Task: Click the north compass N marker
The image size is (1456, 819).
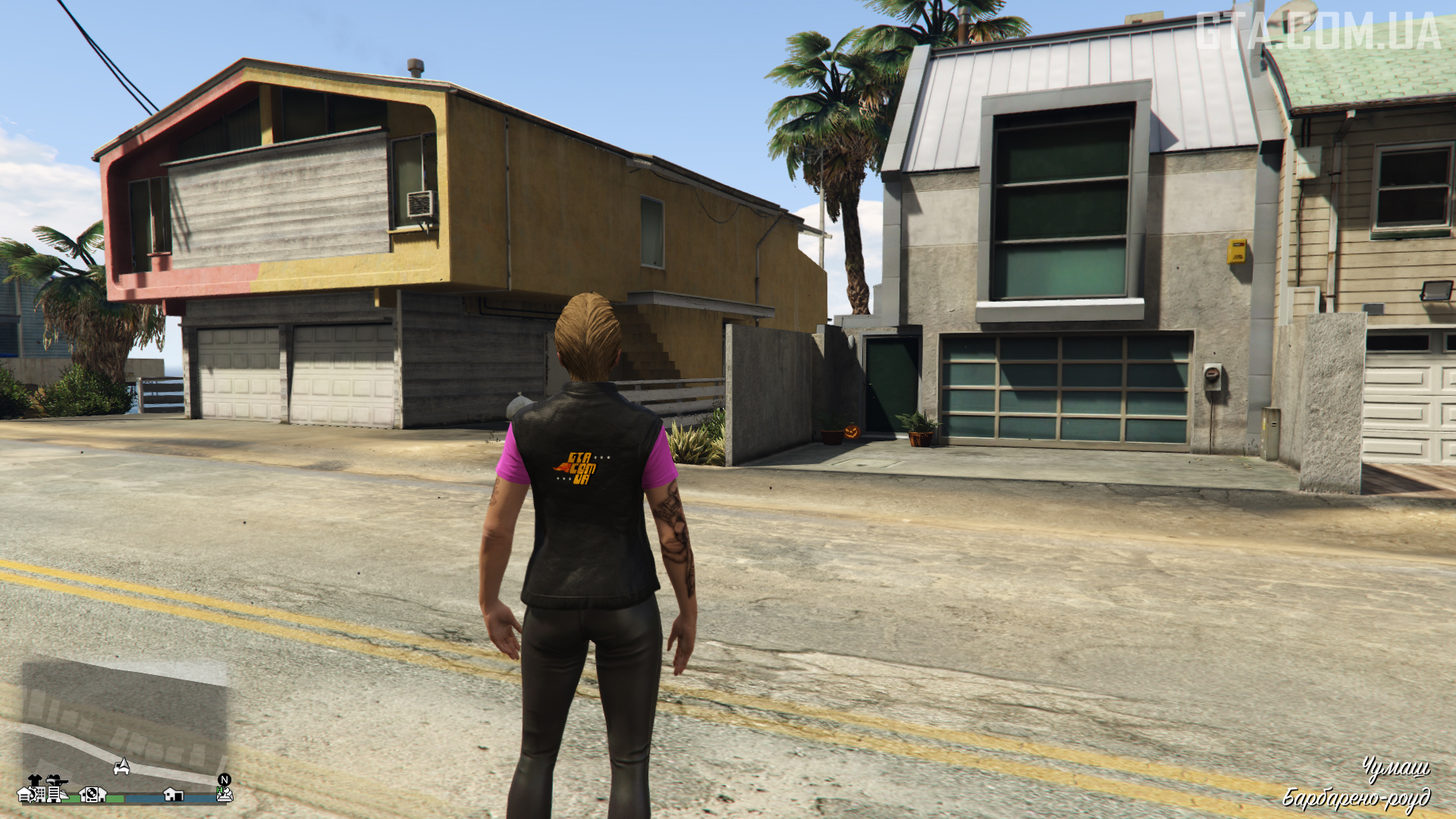Action: (224, 780)
